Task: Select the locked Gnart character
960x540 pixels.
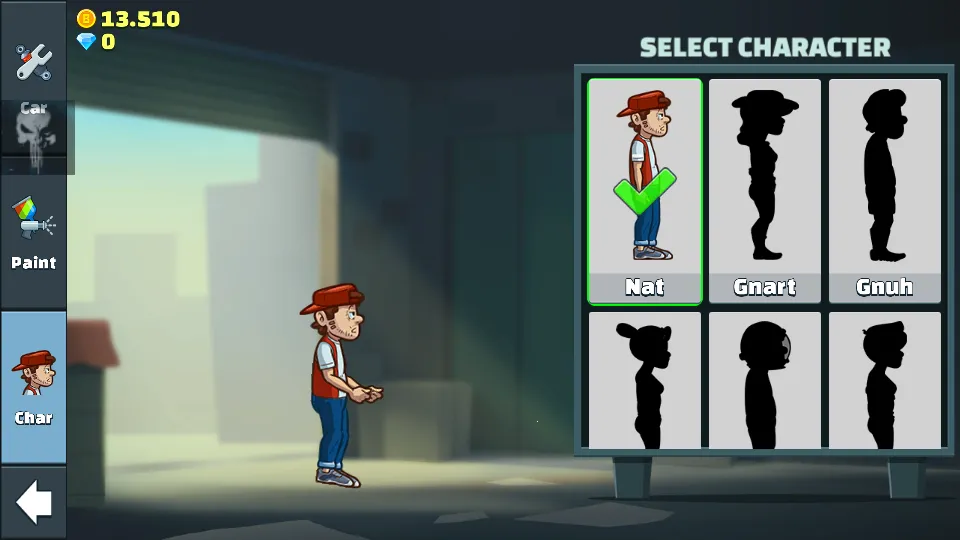Action: click(x=765, y=191)
